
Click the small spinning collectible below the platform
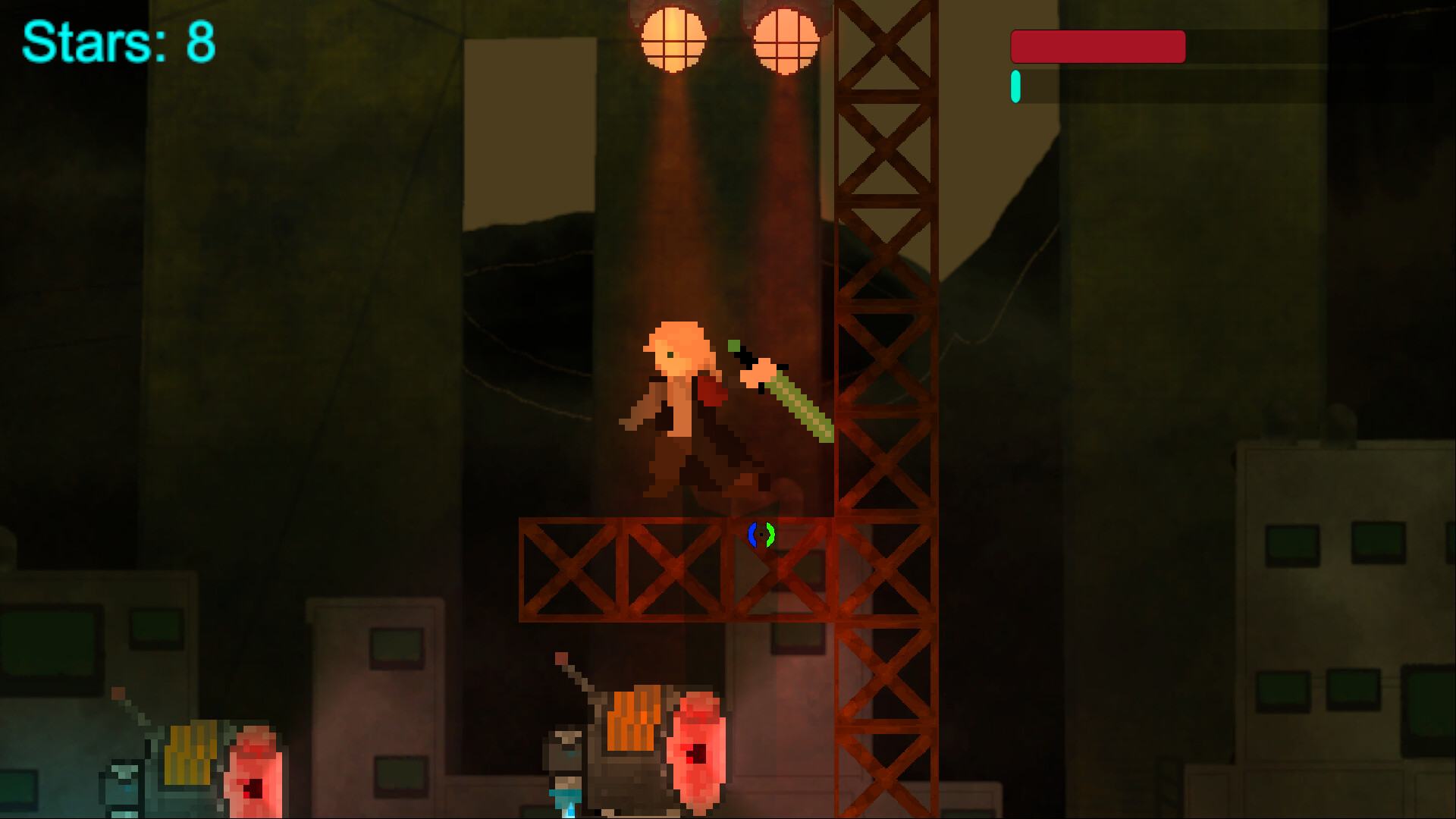point(760,535)
